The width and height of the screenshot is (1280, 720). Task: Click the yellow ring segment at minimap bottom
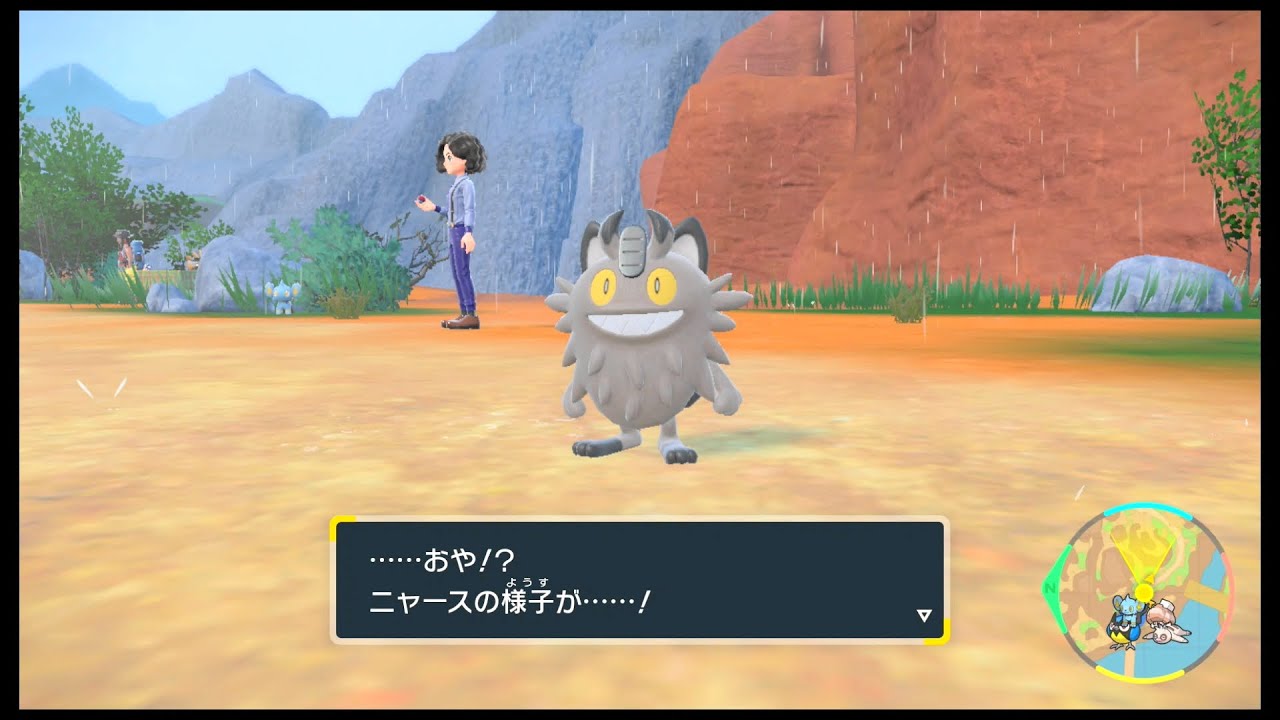point(1138,678)
